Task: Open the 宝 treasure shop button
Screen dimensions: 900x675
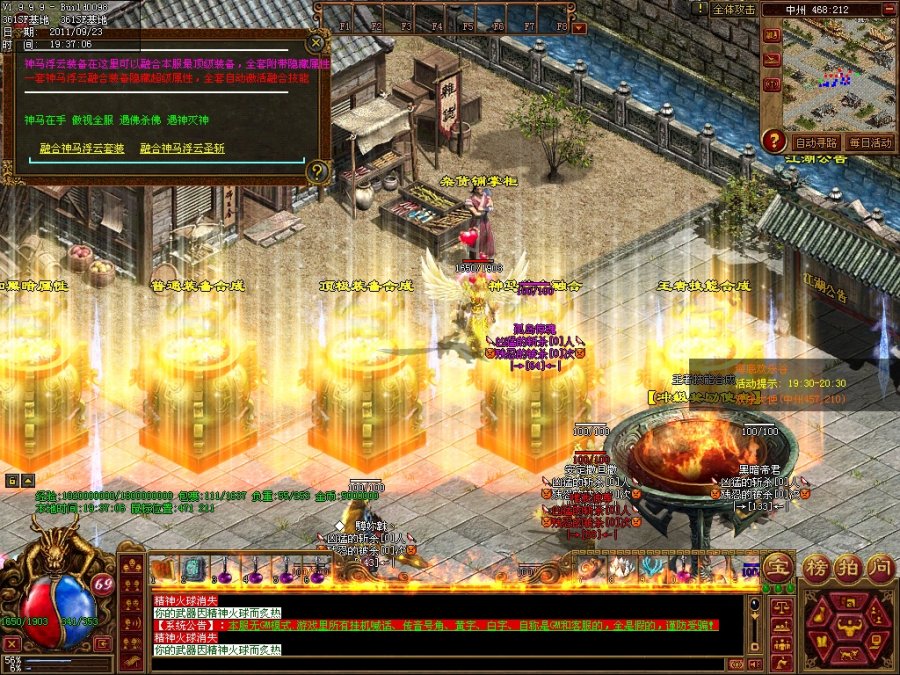Action: [x=778, y=567]
